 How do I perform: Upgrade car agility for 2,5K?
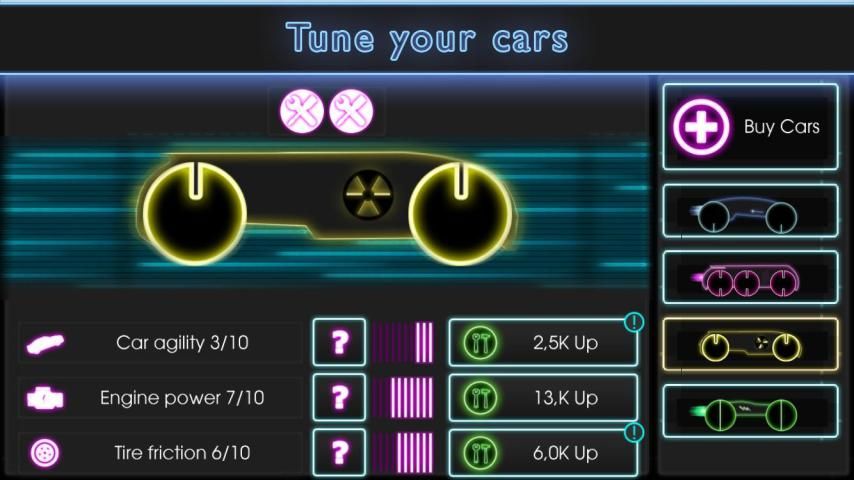(543, 343)
